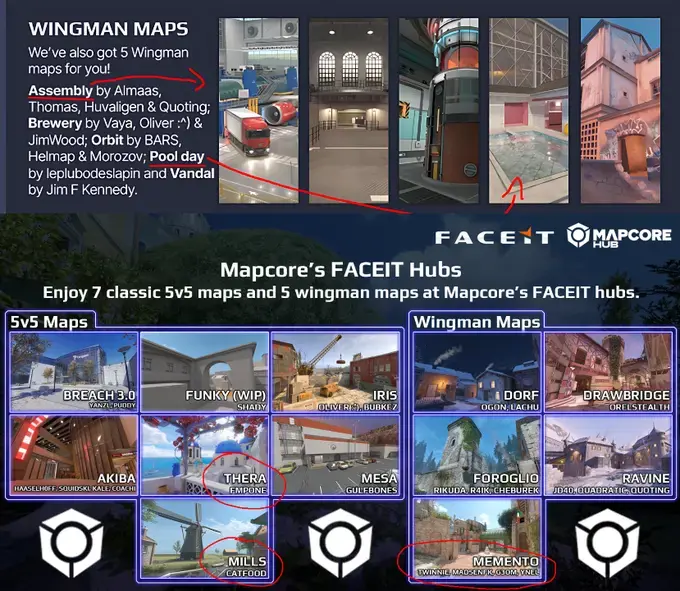The image size is (680, 591).
Task: Select the Mills map tile
Action: click(204, 537)
